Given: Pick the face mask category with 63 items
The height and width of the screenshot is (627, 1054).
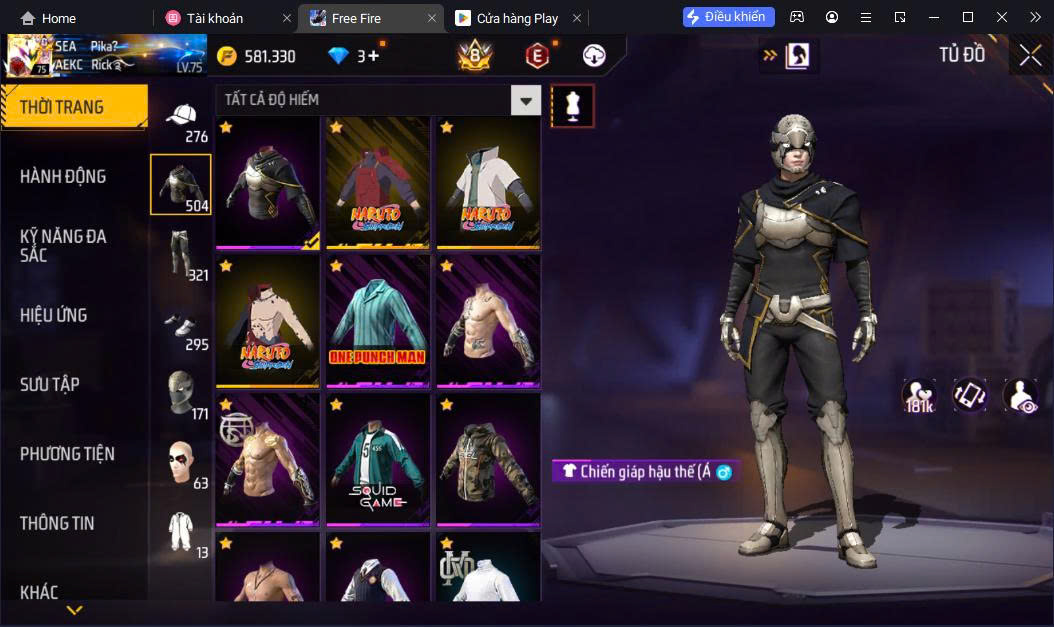Looking at the screenshot, I should [x=182, y=465].
